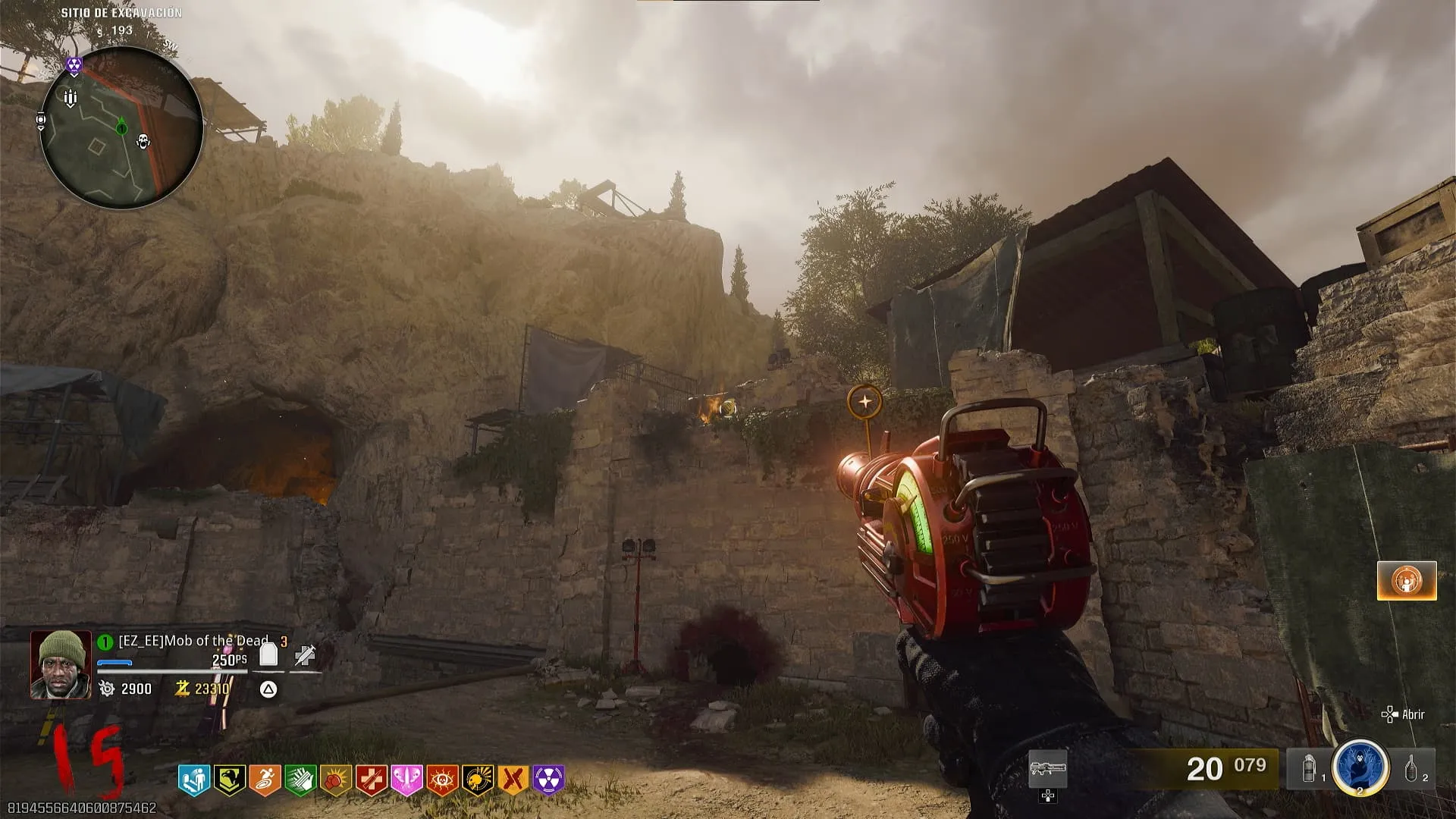Select the purple radiation perk marker on minimap

pyautogui.click(x=74, y=65)
